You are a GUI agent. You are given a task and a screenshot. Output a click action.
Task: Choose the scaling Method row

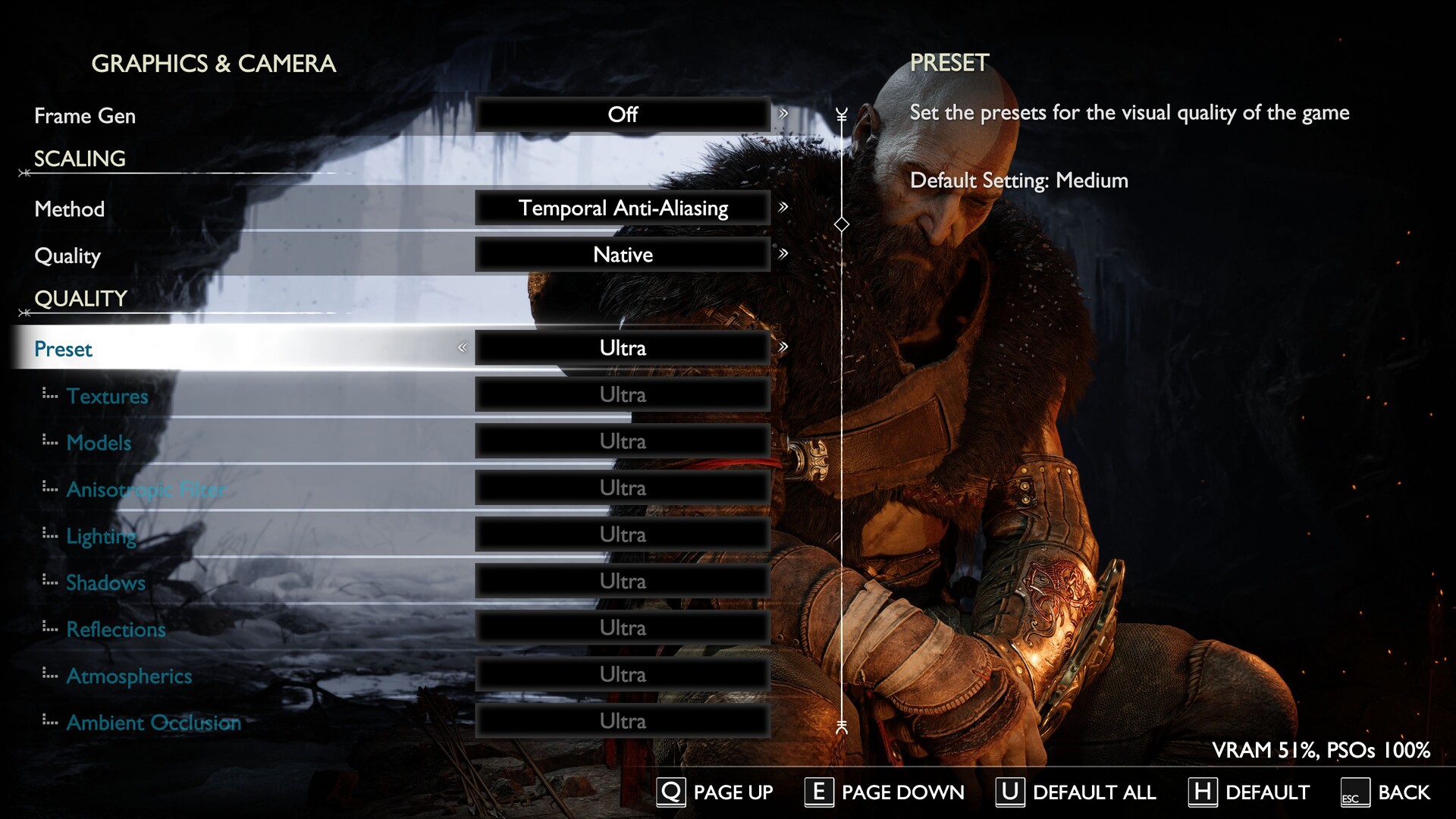pyautogui.click(x=70, y=209)
